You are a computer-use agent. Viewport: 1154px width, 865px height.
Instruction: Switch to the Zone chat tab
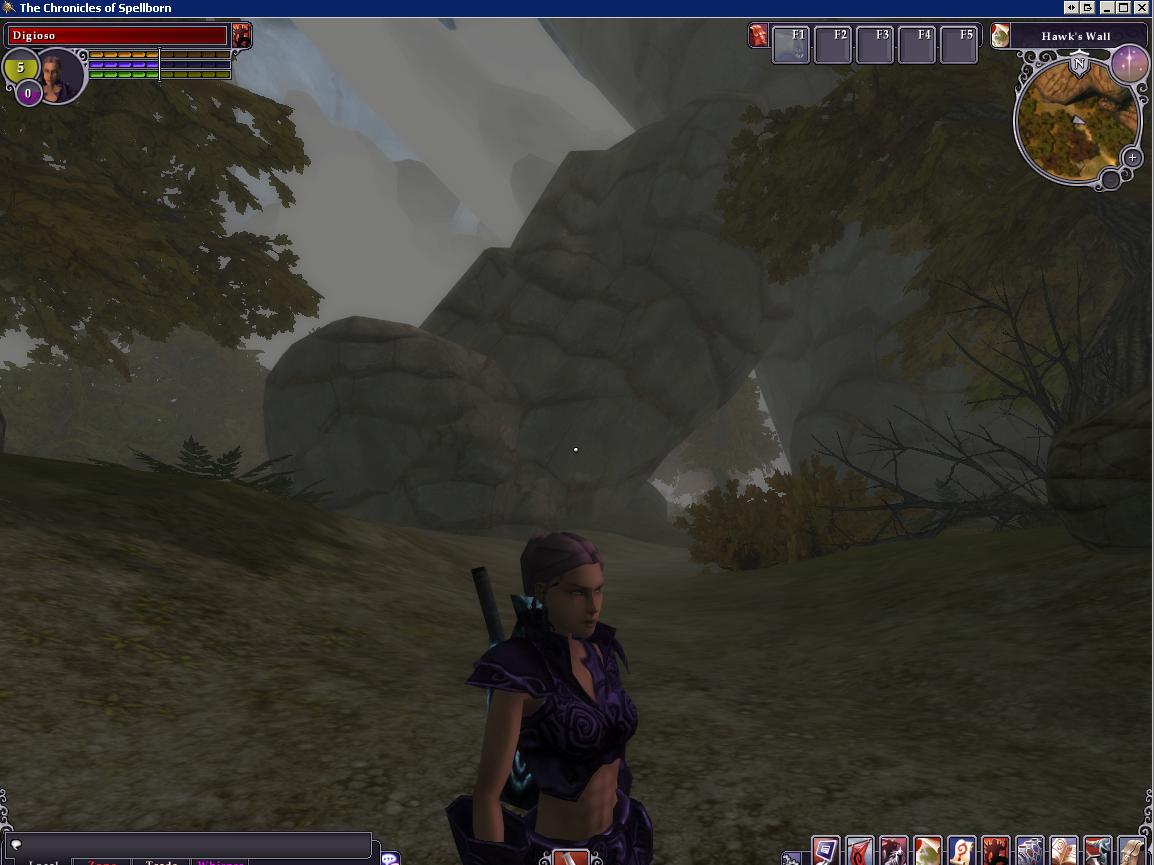[x=102, y=862]
